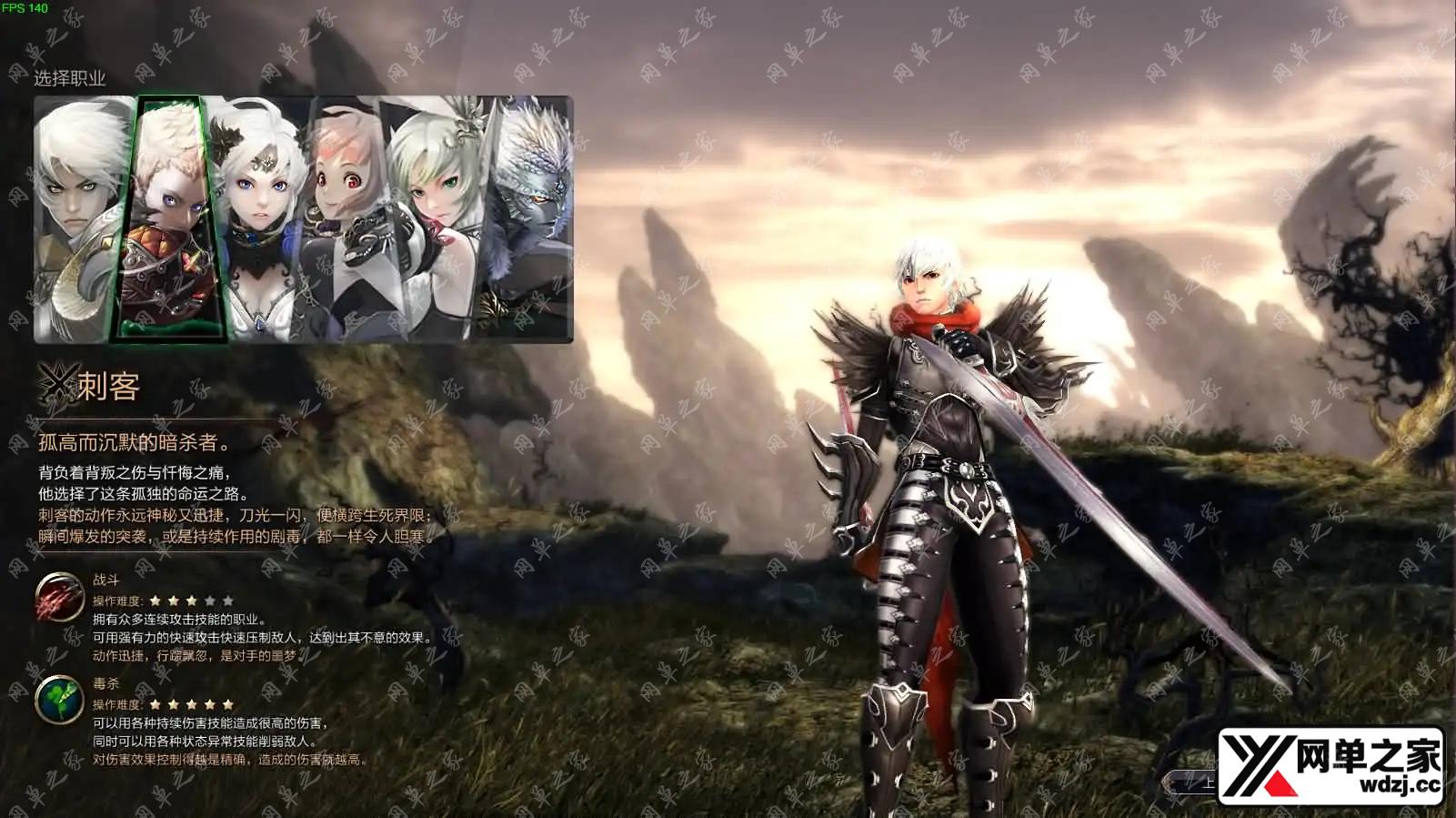
Task: Click the red claw 战斗 specialization icon
Action: pos(60,597)
